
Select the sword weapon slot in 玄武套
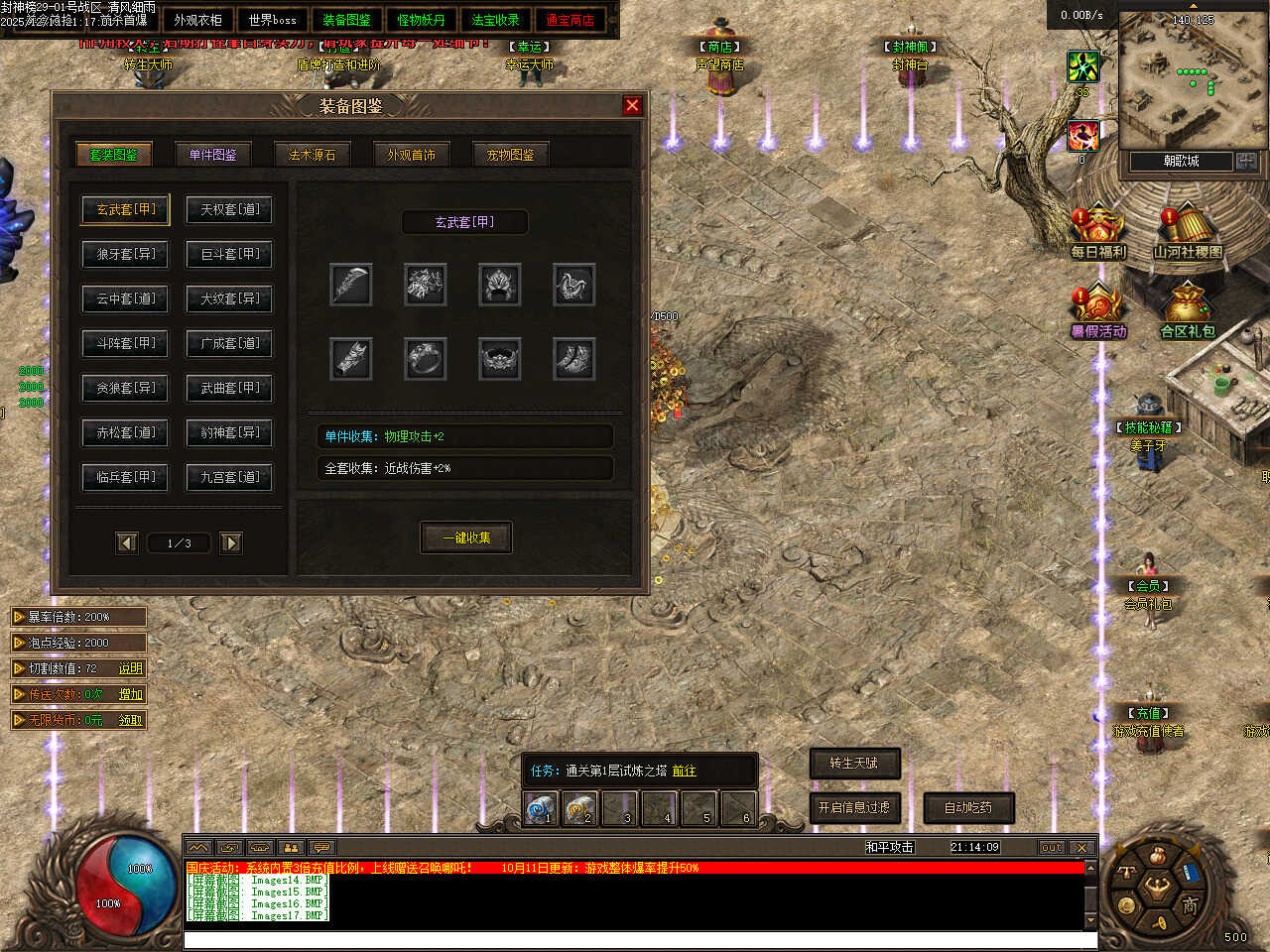(x=351, y=285)
